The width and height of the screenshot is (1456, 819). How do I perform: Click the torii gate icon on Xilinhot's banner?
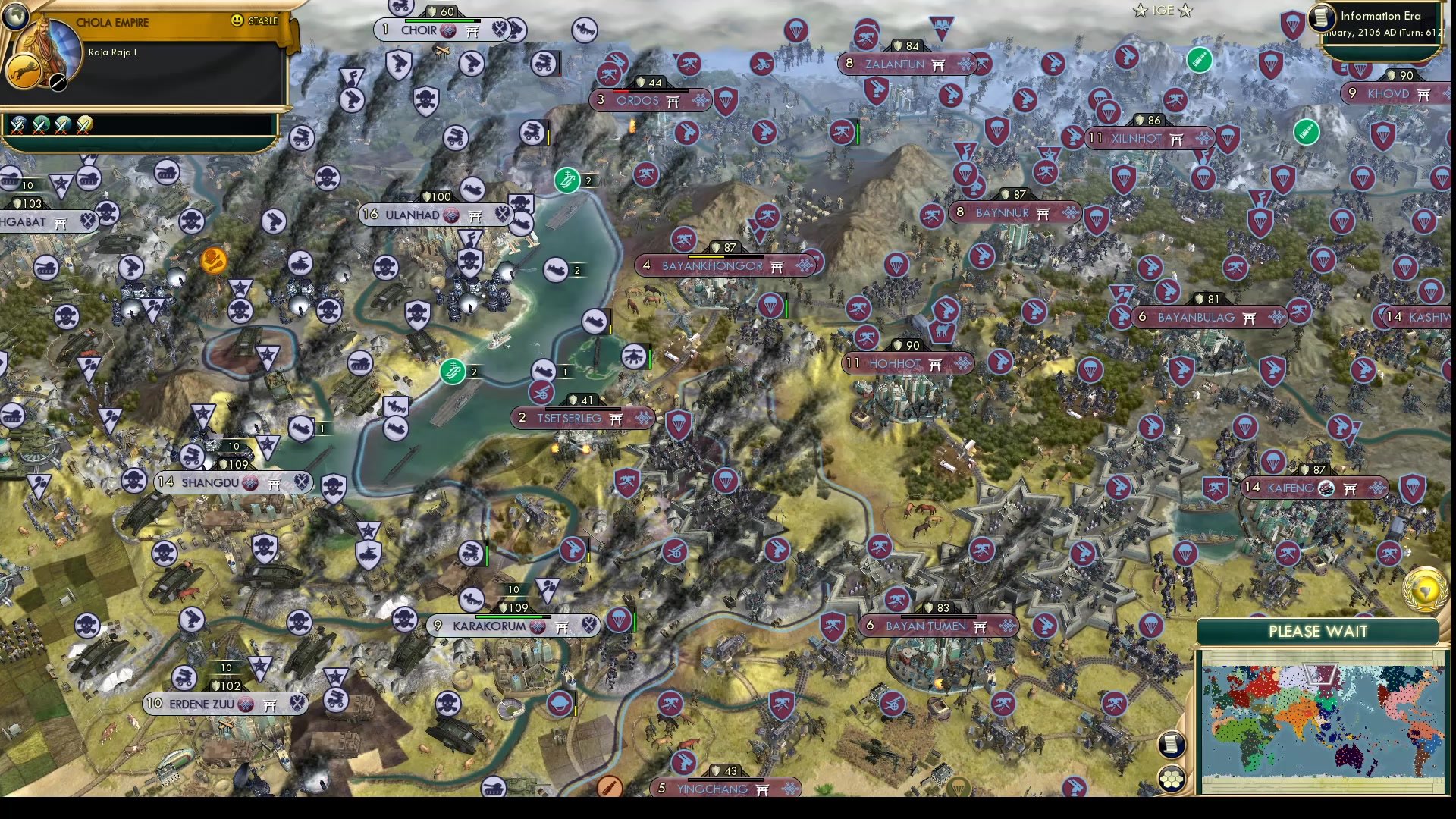click(x=1176, y=139)
